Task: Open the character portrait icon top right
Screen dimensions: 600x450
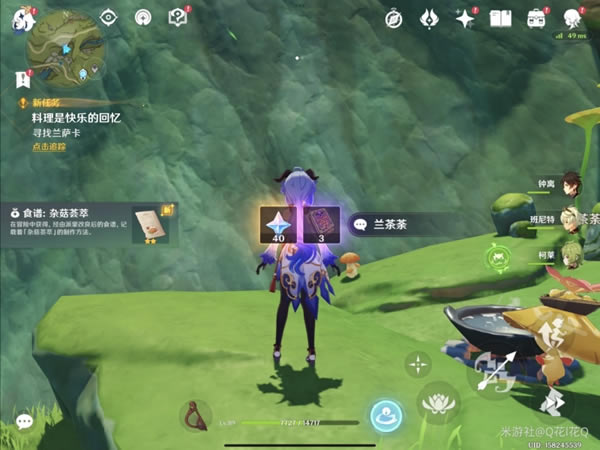Action: pos(572,18)
